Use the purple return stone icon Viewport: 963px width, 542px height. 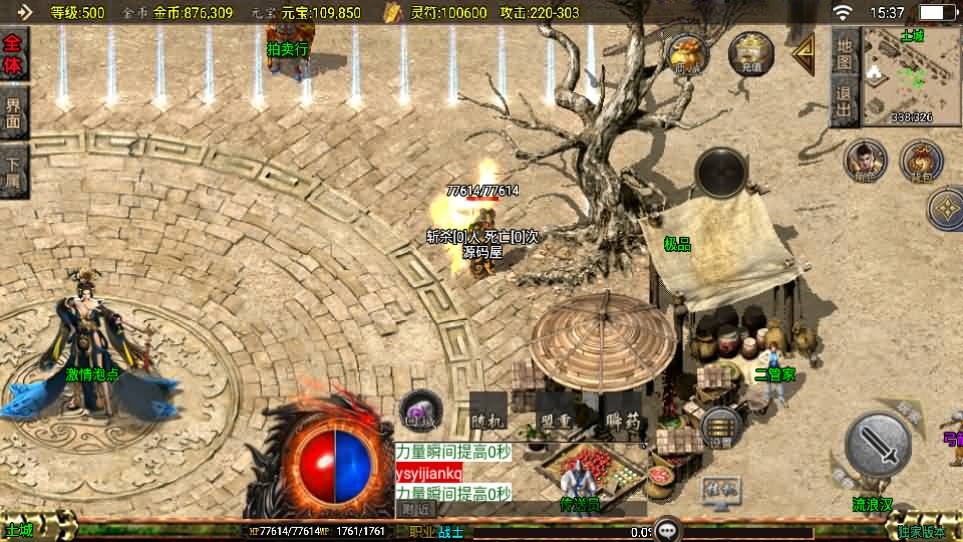[420, 411]
